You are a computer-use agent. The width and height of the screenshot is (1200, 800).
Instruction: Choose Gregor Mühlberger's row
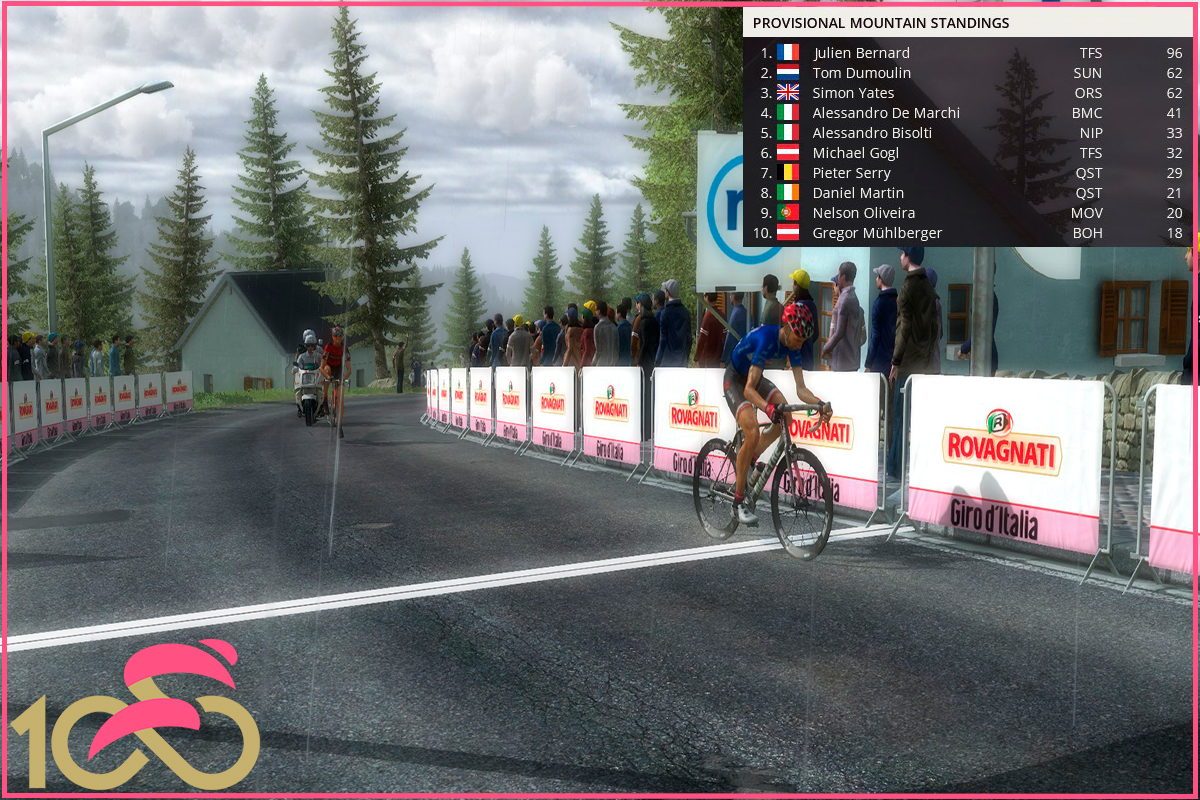[877, 233]
